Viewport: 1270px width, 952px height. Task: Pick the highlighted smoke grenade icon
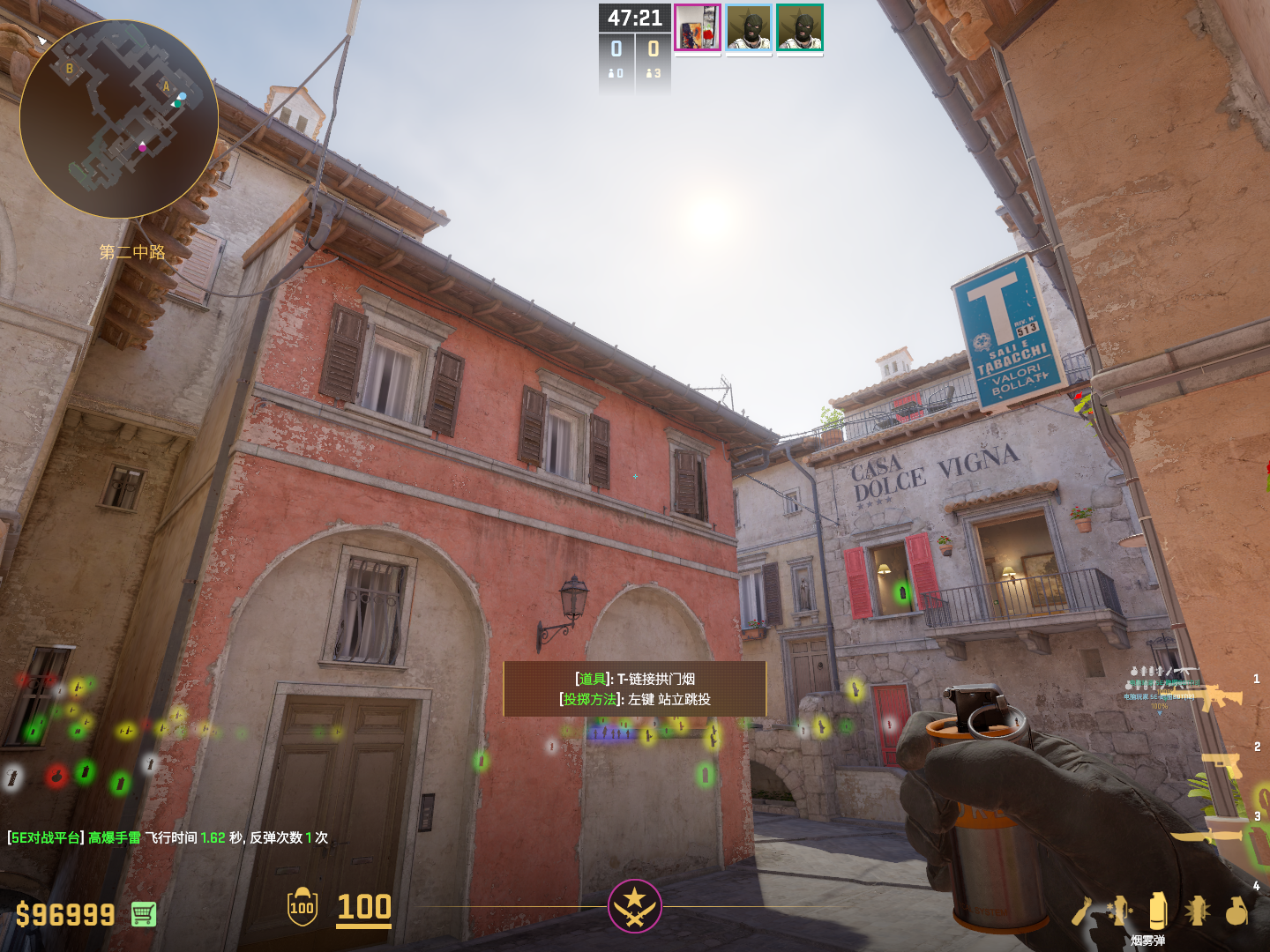(1158, 911)
